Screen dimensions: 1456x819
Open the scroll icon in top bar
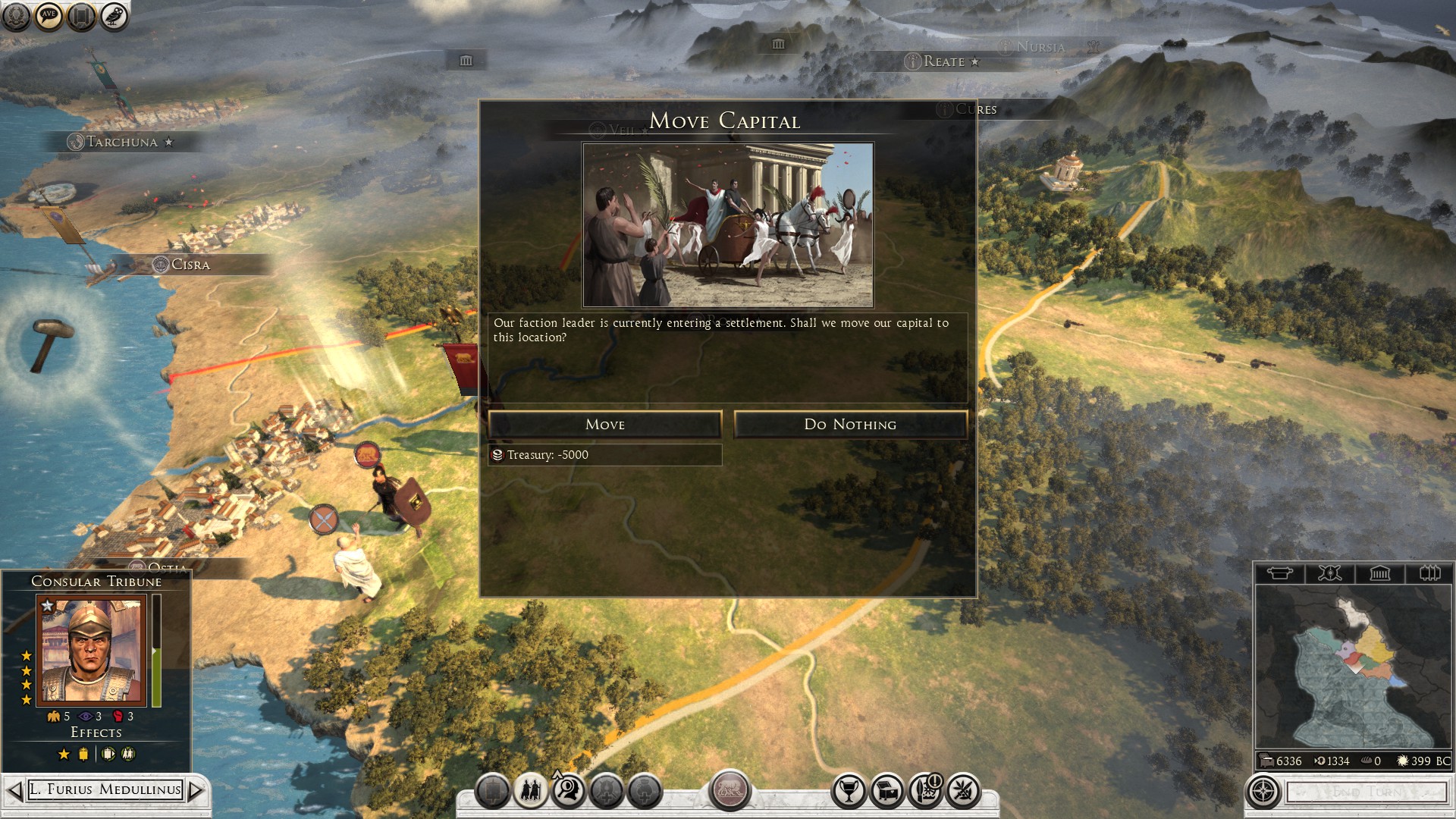coord(81,16)
